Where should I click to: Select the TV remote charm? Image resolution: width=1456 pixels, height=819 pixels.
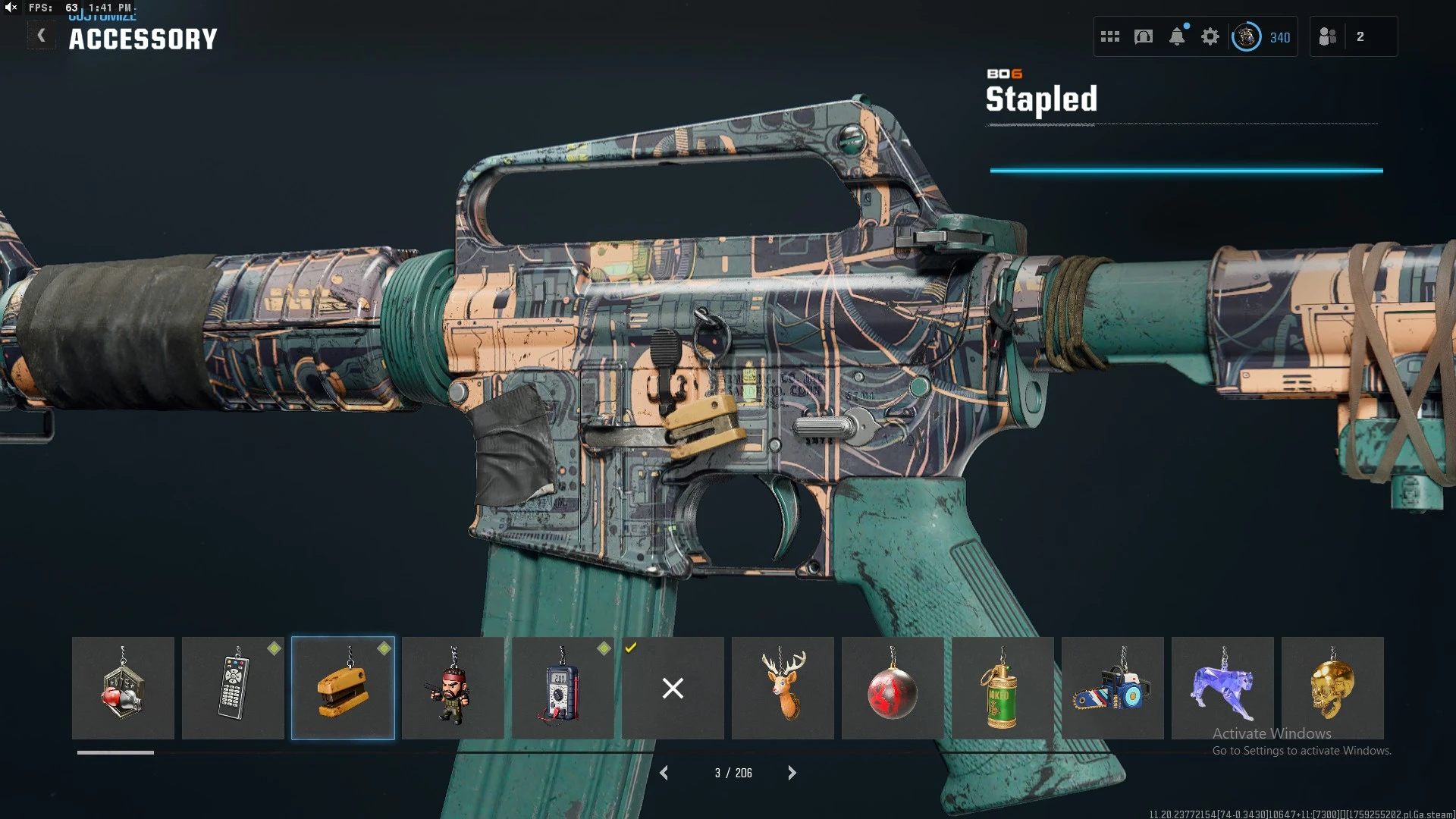click(233, 688)
